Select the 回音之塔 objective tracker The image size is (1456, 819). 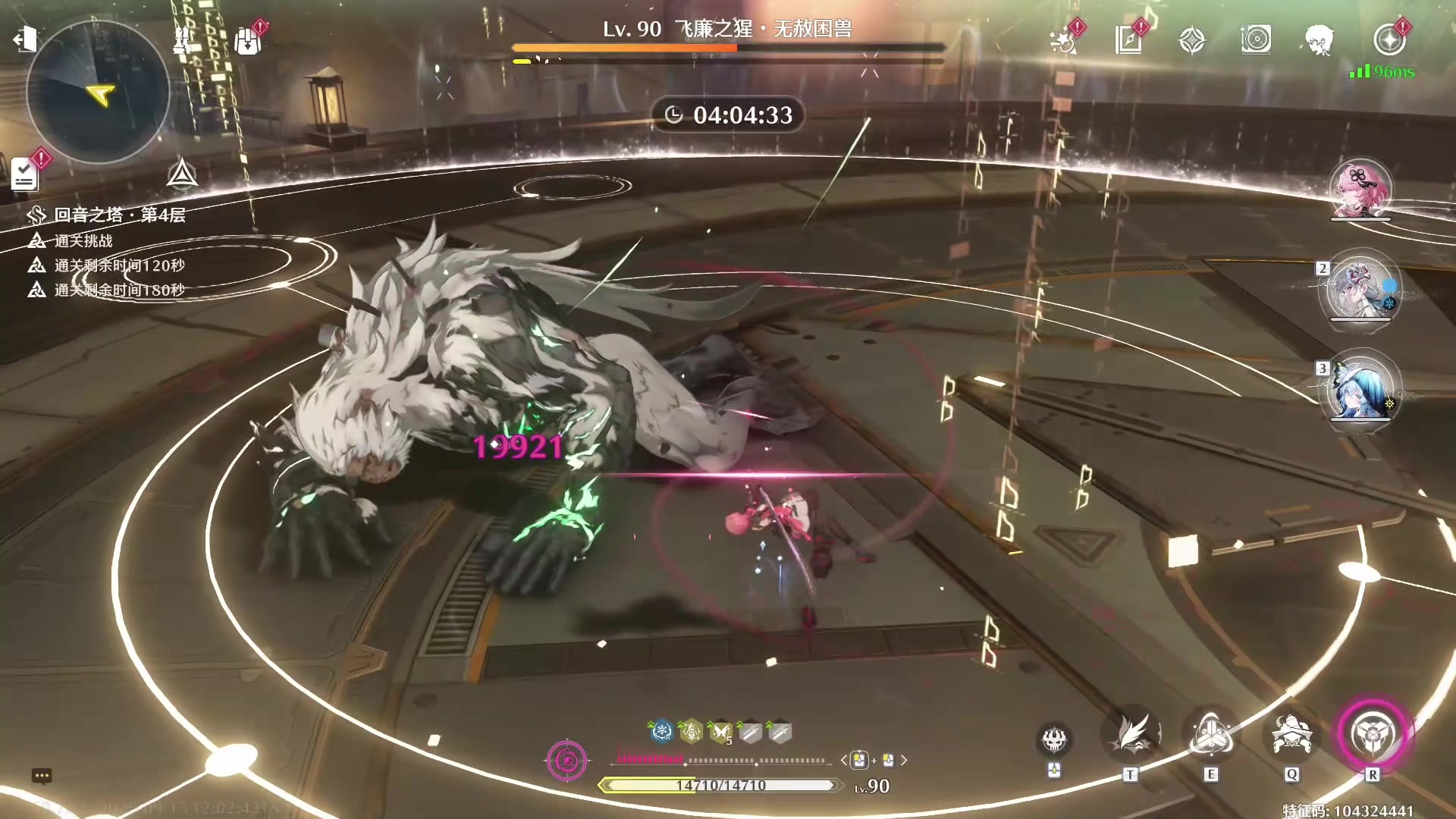(x=119, y=215)
